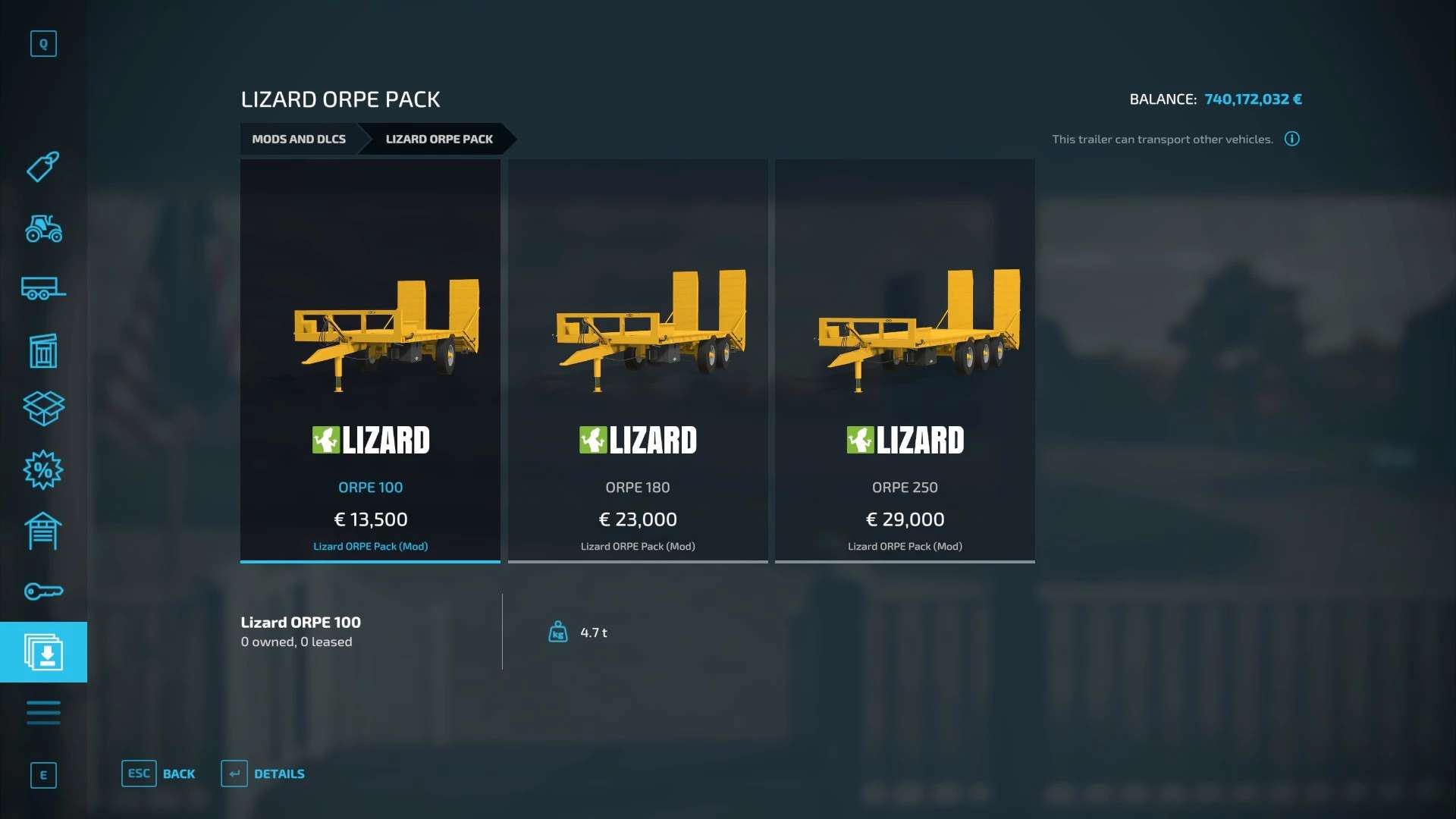Show the stacked boxes pallets category

43,409
